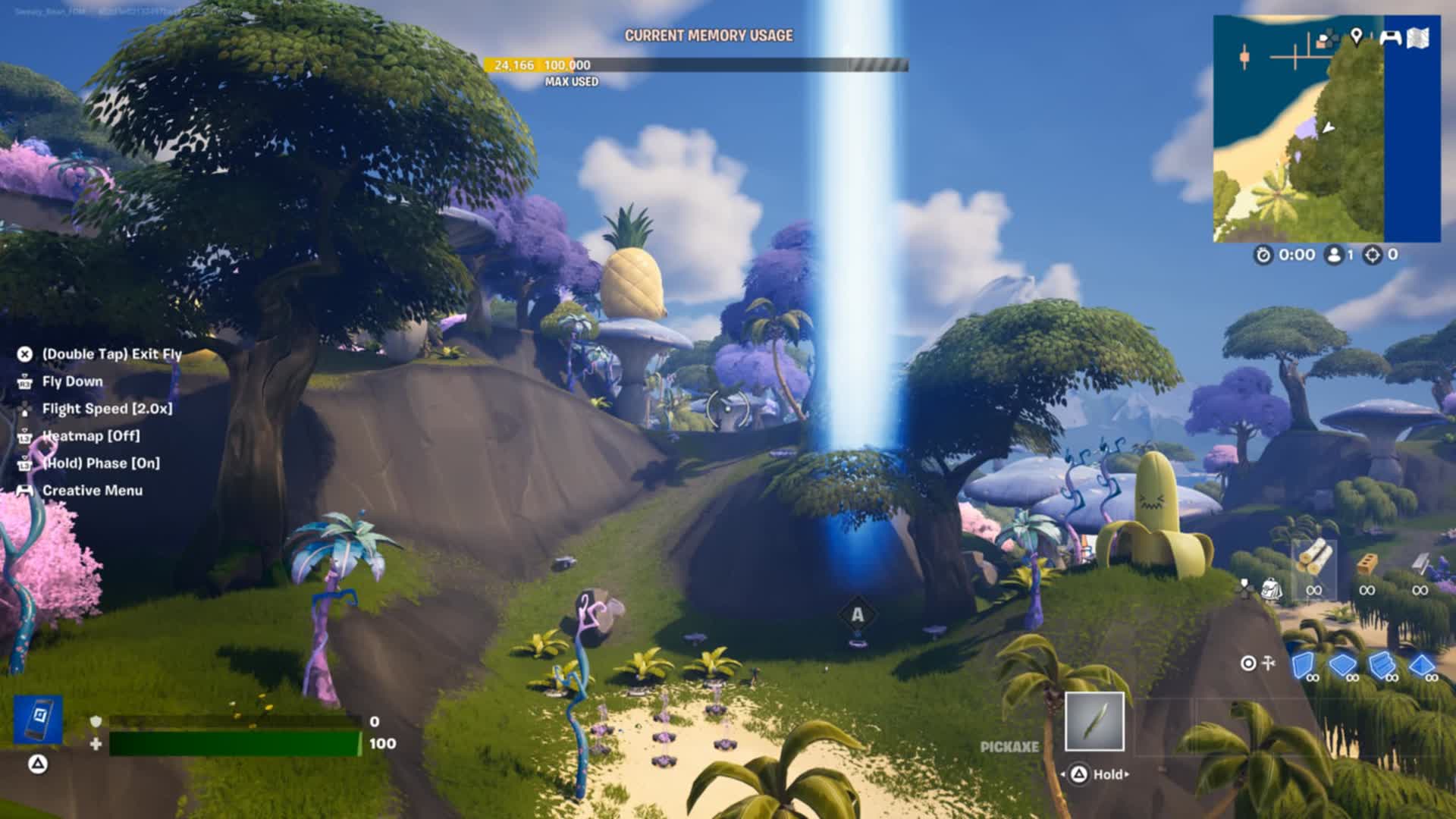1456x819 pixels.
Task: Select the pyramid roof building piece
Action: (1421, 665)
